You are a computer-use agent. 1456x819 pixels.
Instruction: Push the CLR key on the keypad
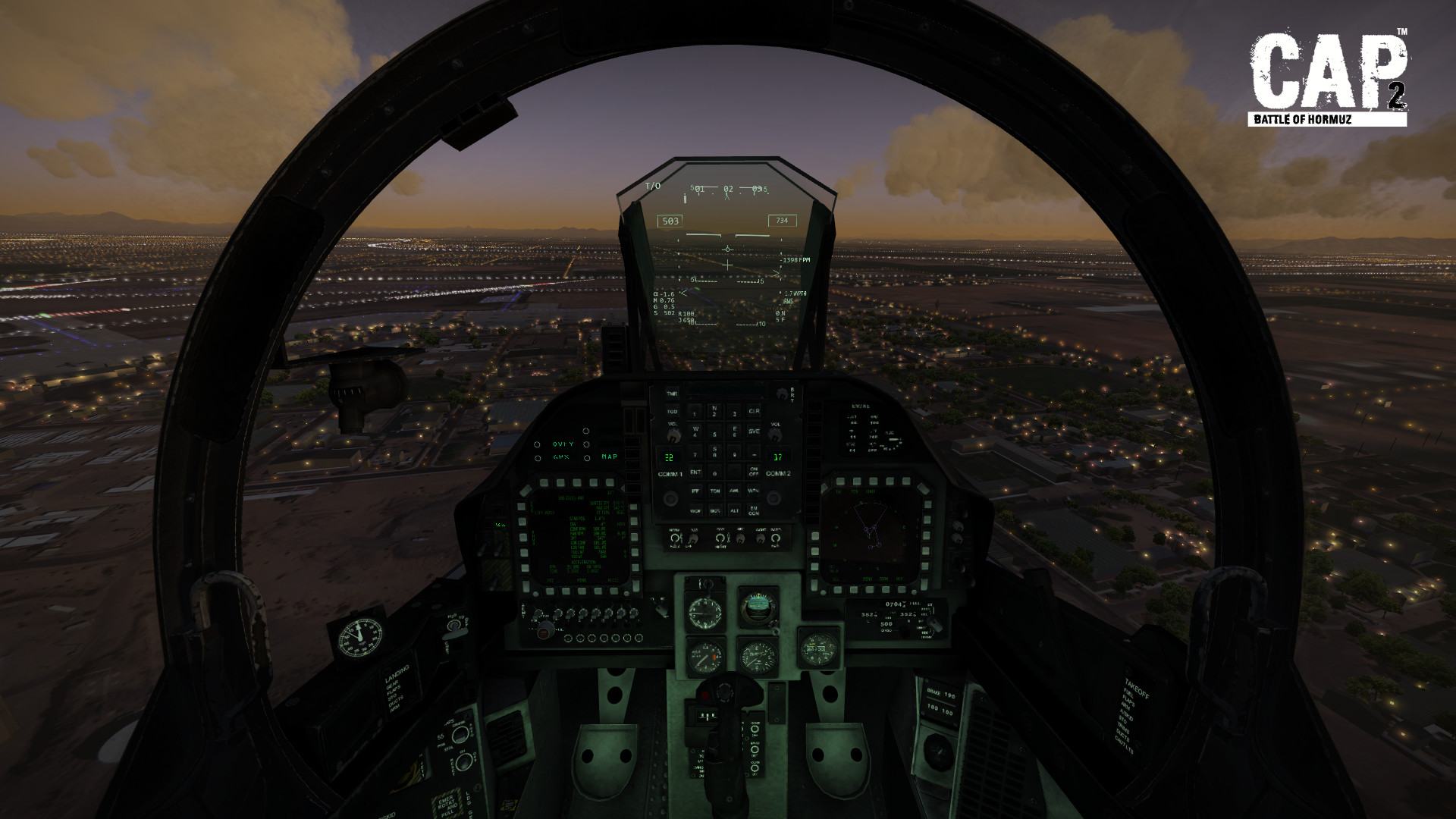[754, 411]
